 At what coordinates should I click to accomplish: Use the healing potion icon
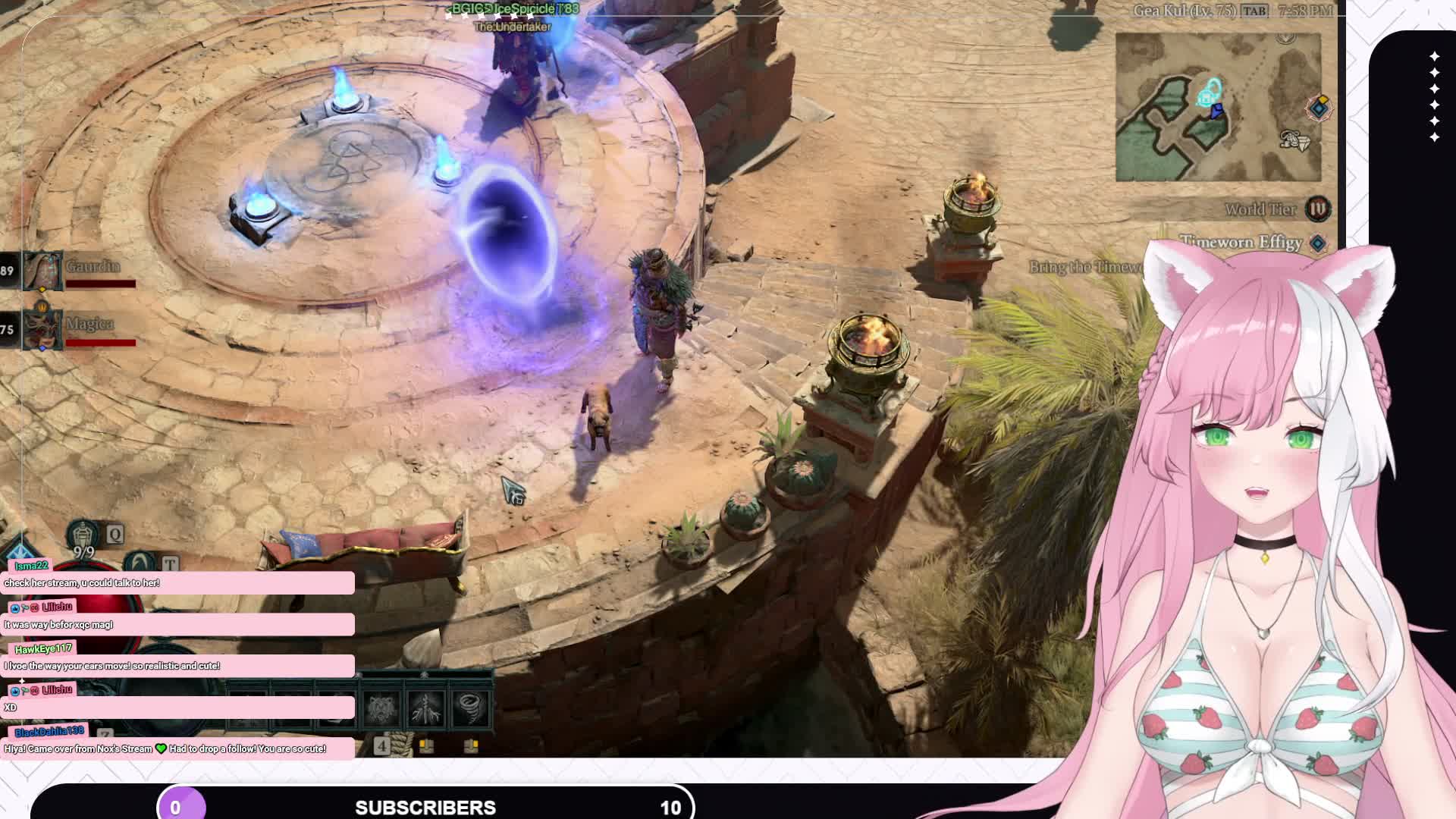point(83,535)
